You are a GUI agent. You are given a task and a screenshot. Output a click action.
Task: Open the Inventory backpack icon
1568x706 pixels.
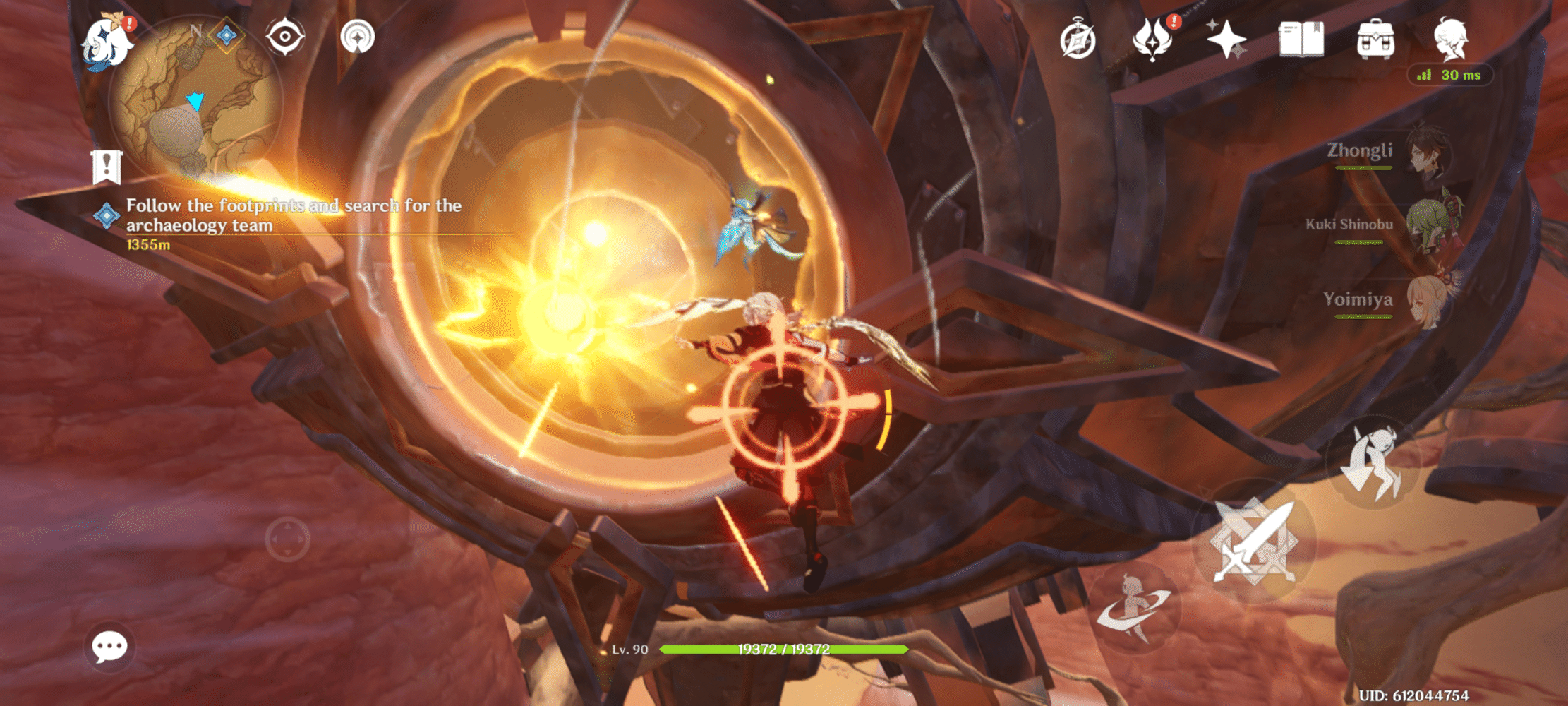pyautogui.click(x=1376, y=39)
